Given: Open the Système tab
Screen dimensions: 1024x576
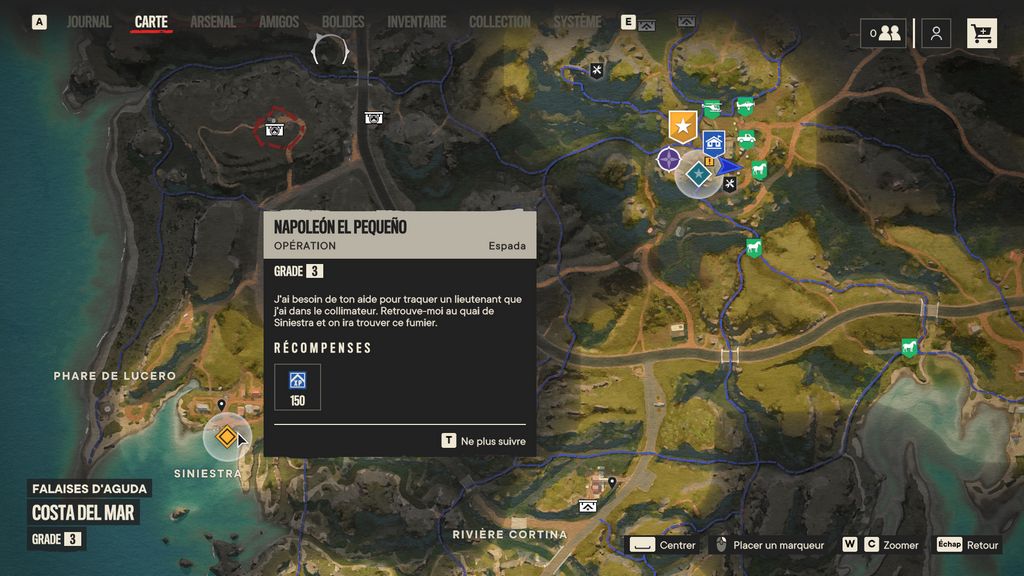Looking at the screenshot, I should click(578, 21).
